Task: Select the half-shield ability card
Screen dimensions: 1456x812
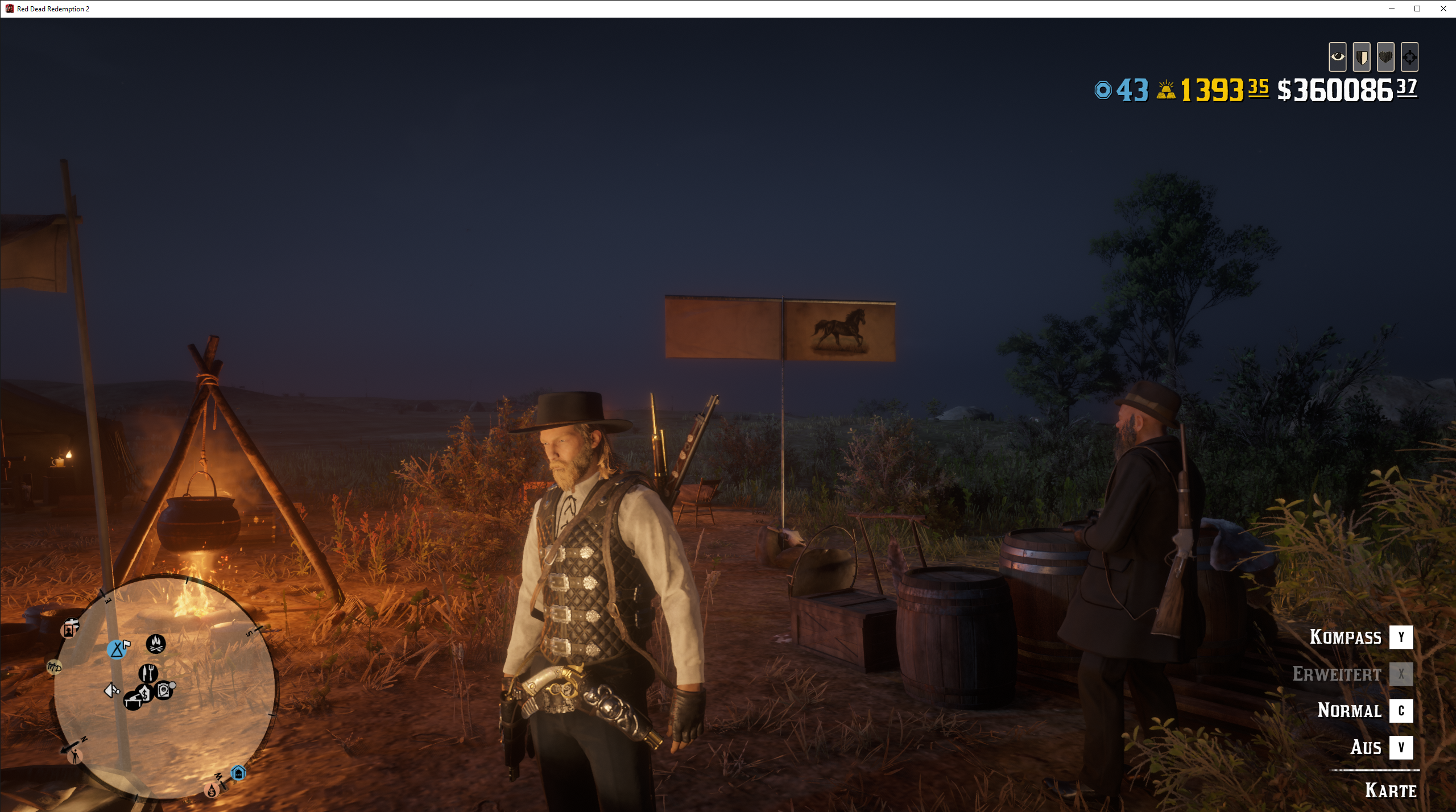Action: pos(1362,57)
